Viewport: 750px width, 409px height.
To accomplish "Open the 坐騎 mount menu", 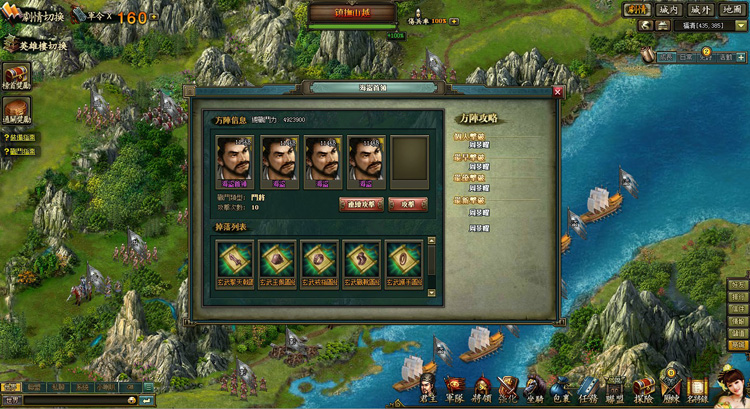I will click(x=535, y=387).
